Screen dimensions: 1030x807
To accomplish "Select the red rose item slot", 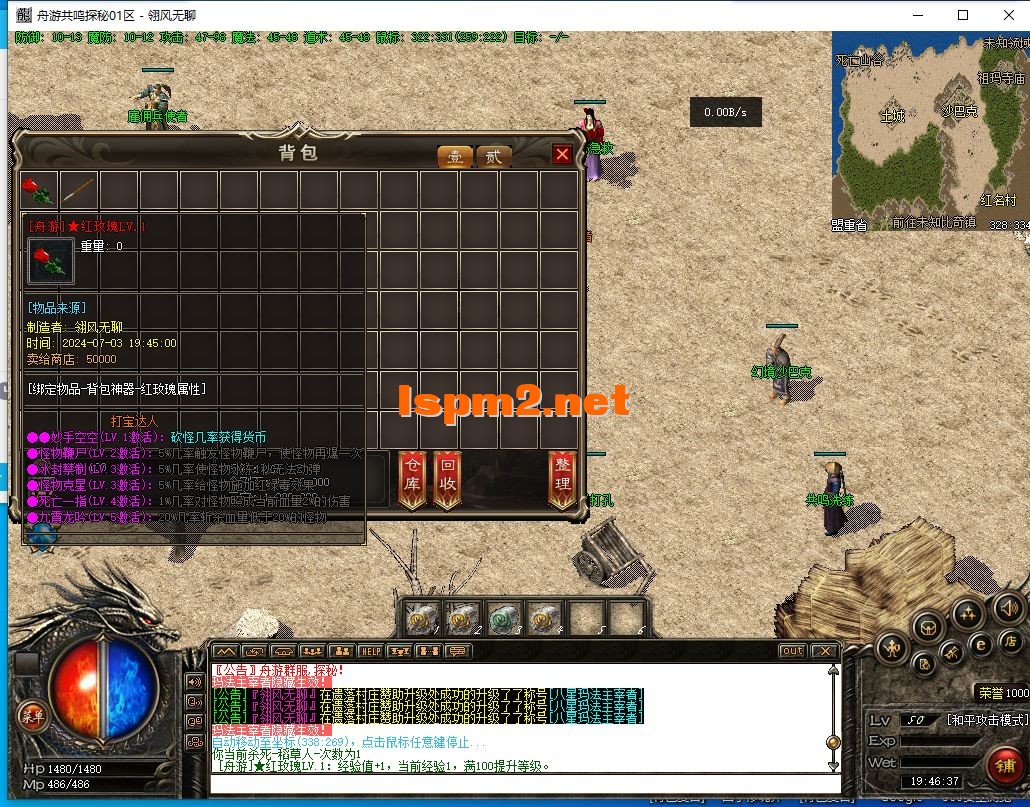I will (x=39, y=190).
